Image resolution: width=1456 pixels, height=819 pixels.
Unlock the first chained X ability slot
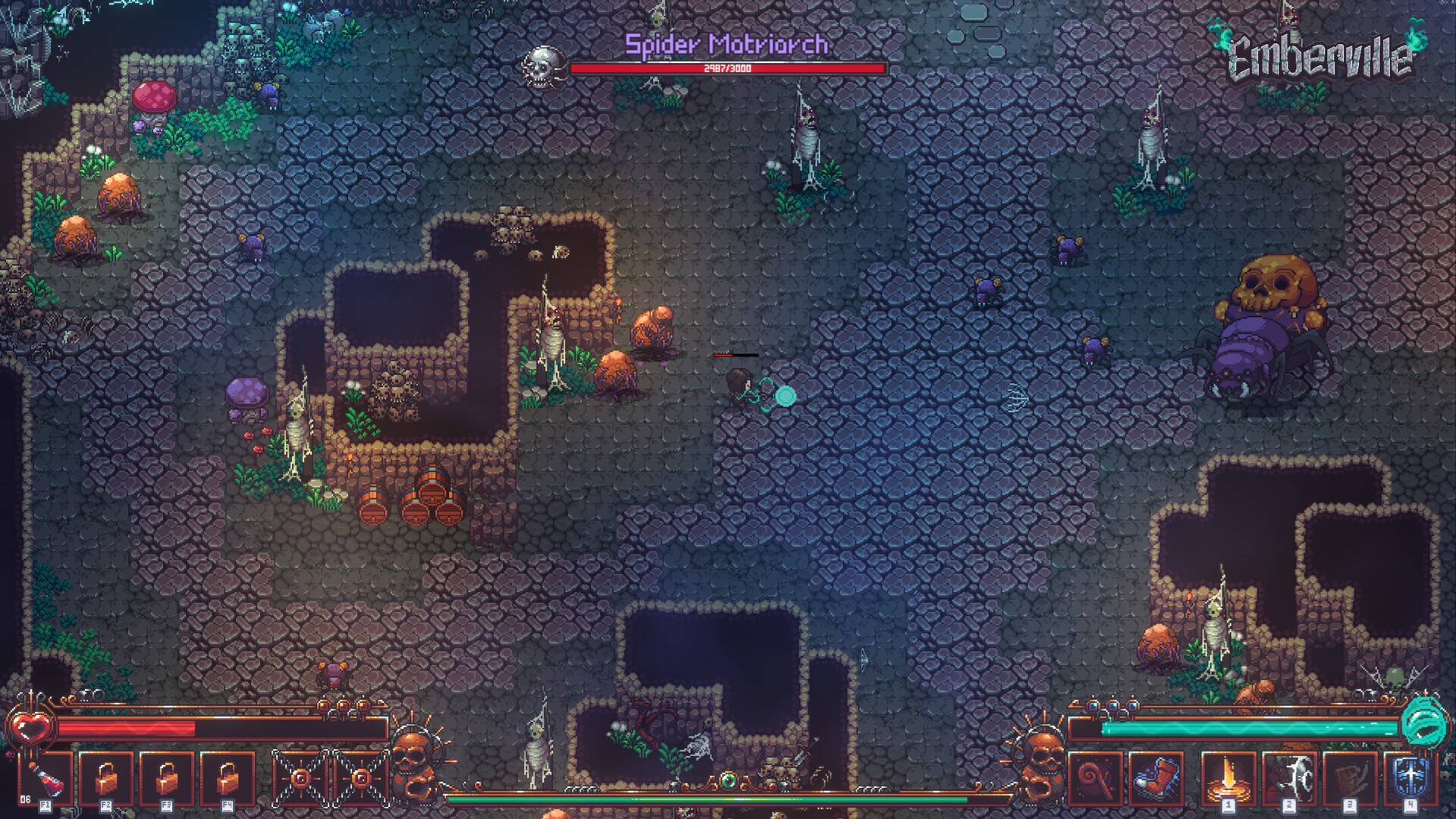[x=301, y=778]
